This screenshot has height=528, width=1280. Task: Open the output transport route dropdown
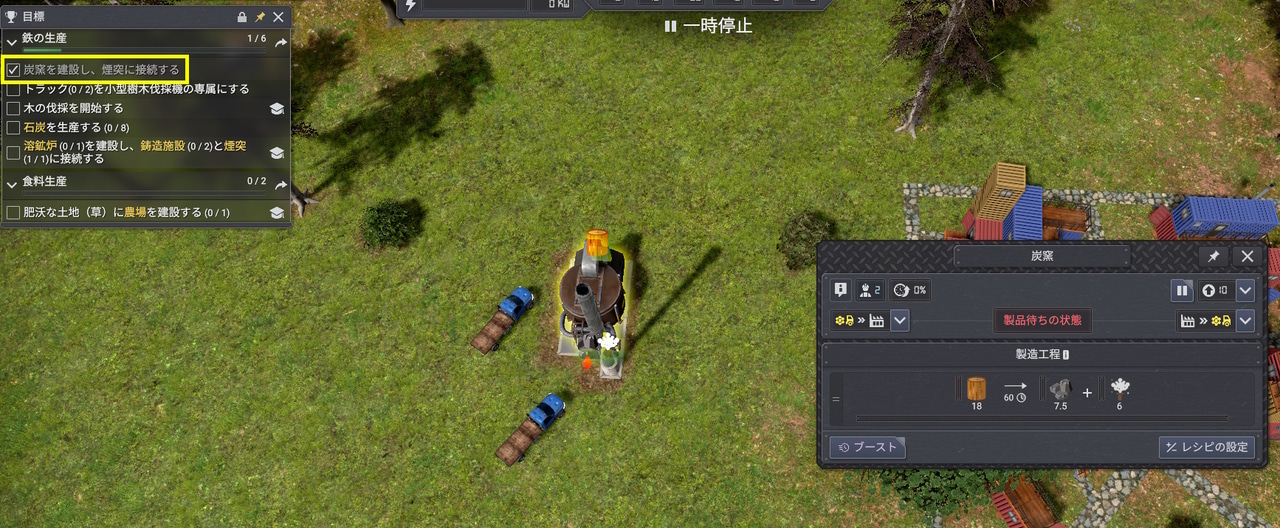click(x=1245, y=321)
